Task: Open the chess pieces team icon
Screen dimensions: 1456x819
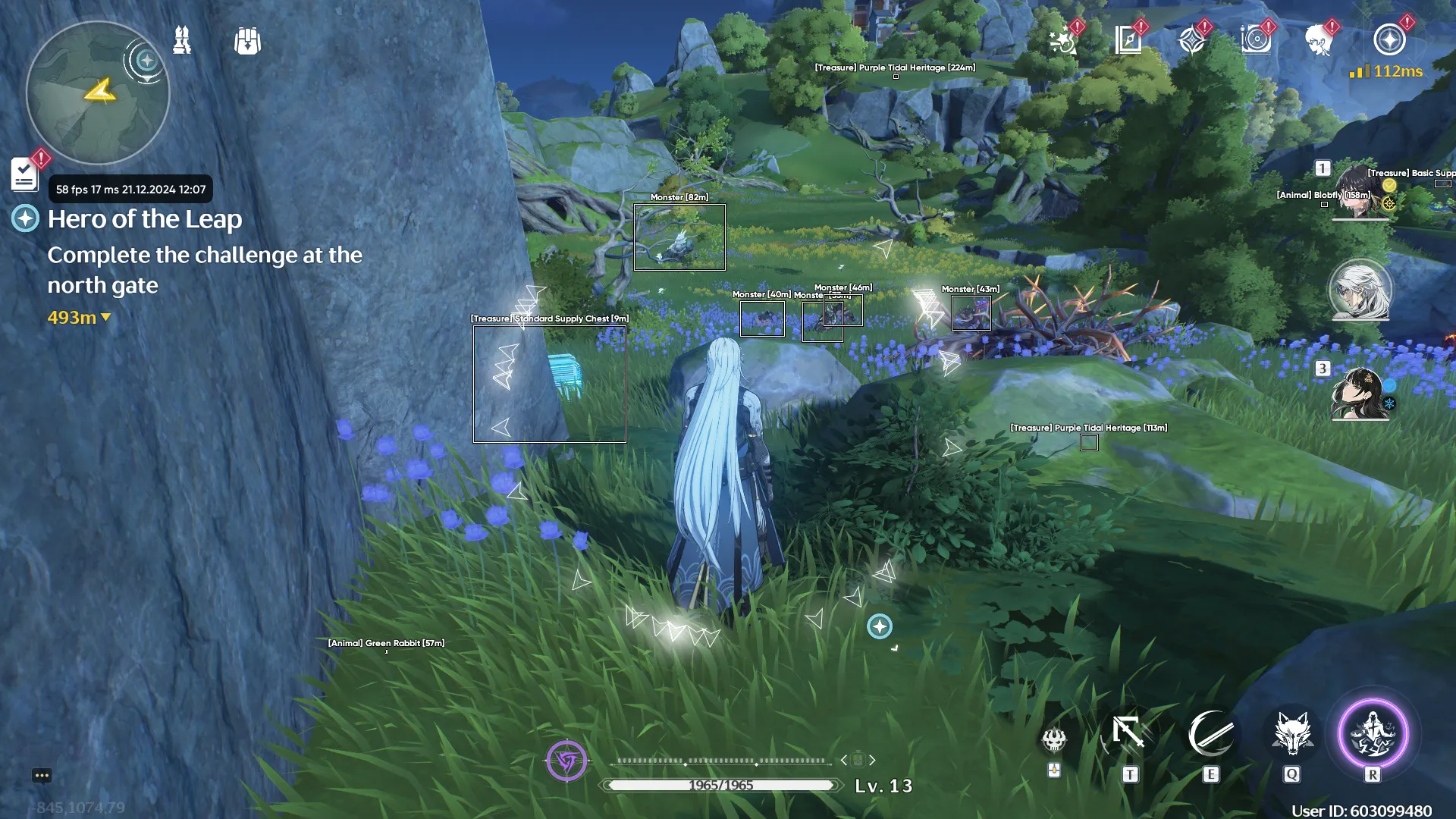Action: pos(182,40)
